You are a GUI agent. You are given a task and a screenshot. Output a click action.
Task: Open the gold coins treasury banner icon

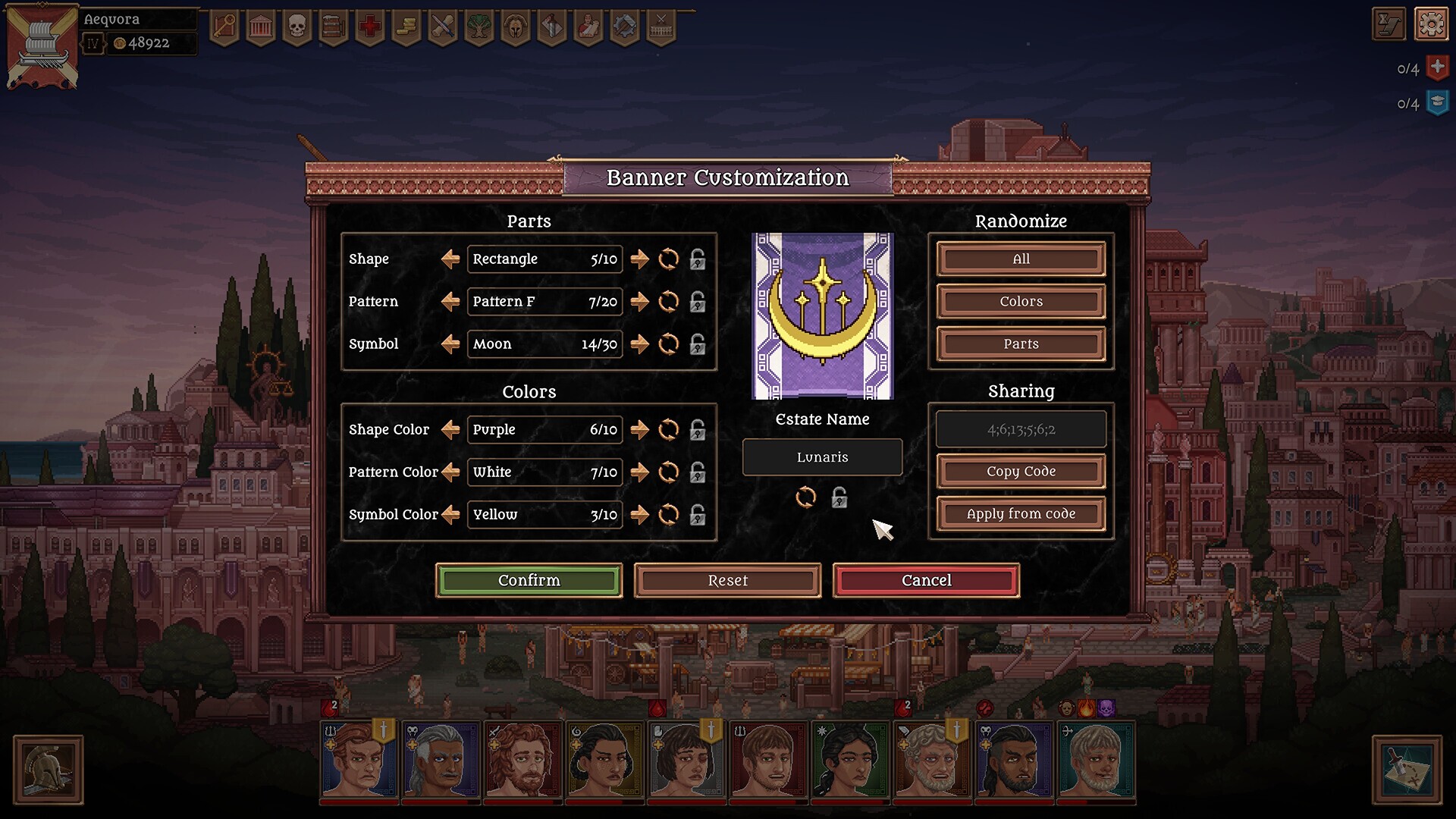406,26
